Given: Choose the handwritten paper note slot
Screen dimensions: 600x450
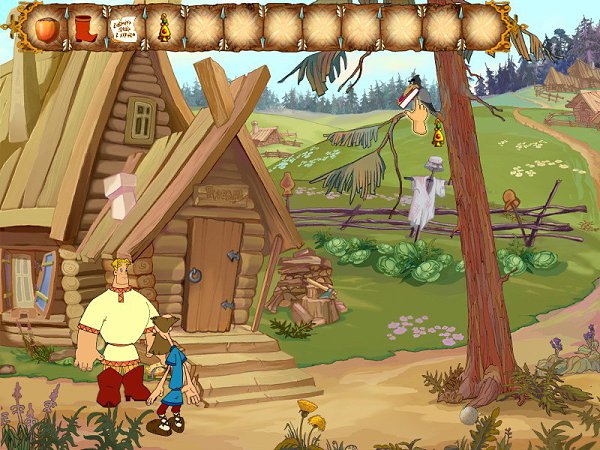Looking at the screenshot, I should coord(124,27).
